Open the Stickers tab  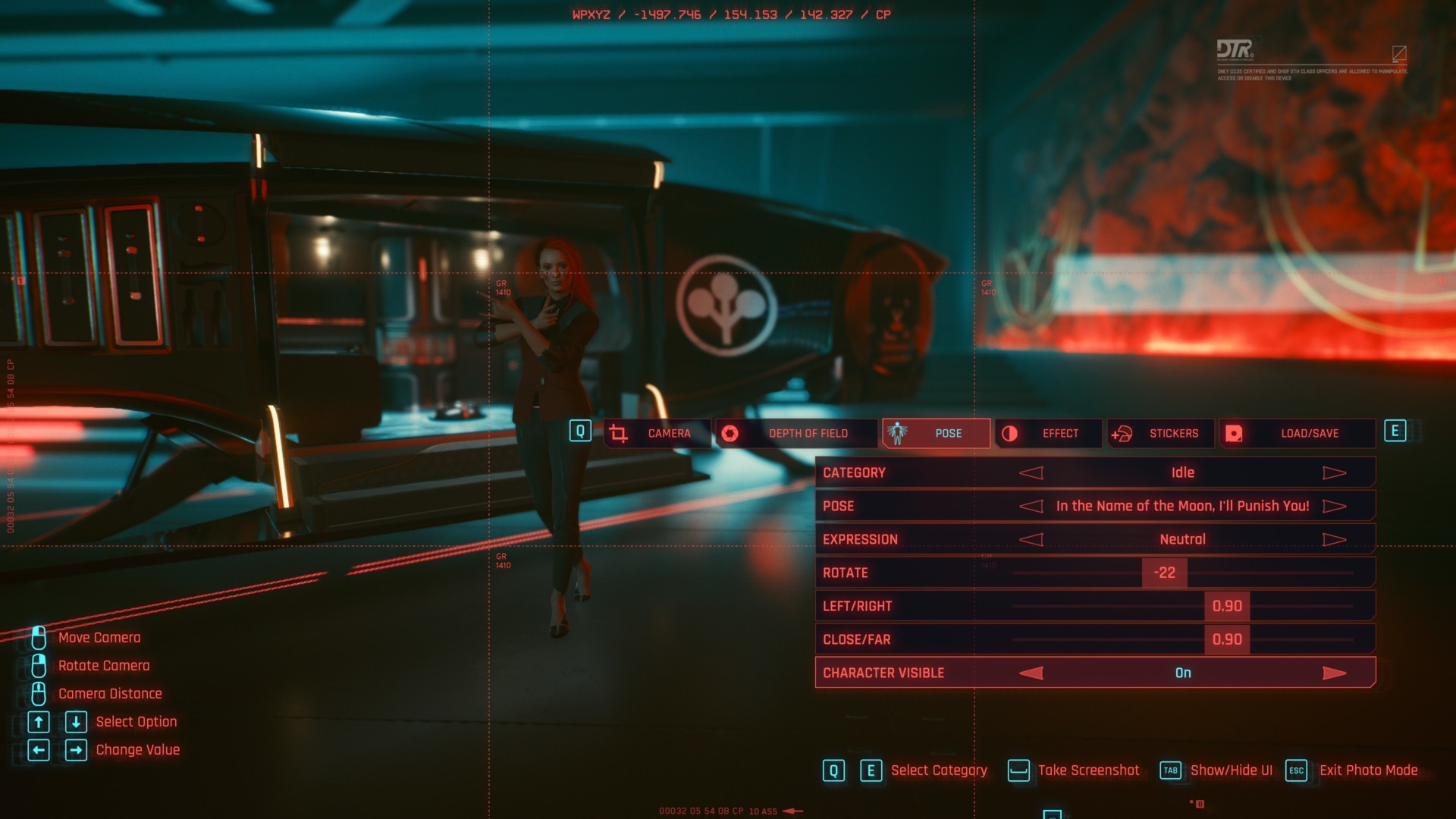(1161, 434)
